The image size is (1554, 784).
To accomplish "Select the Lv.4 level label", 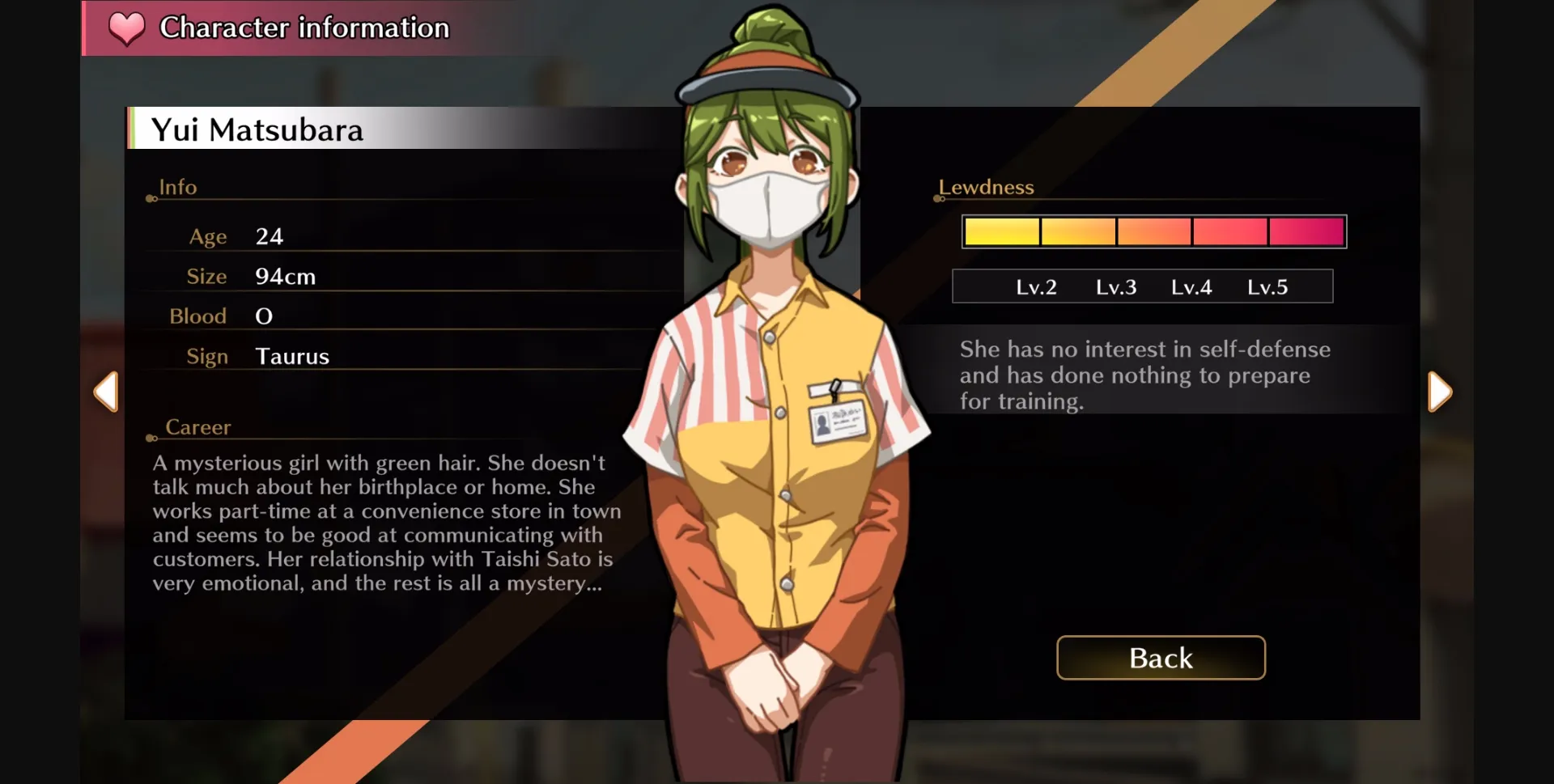I will pyautogui.click(x=1191, y=286).
